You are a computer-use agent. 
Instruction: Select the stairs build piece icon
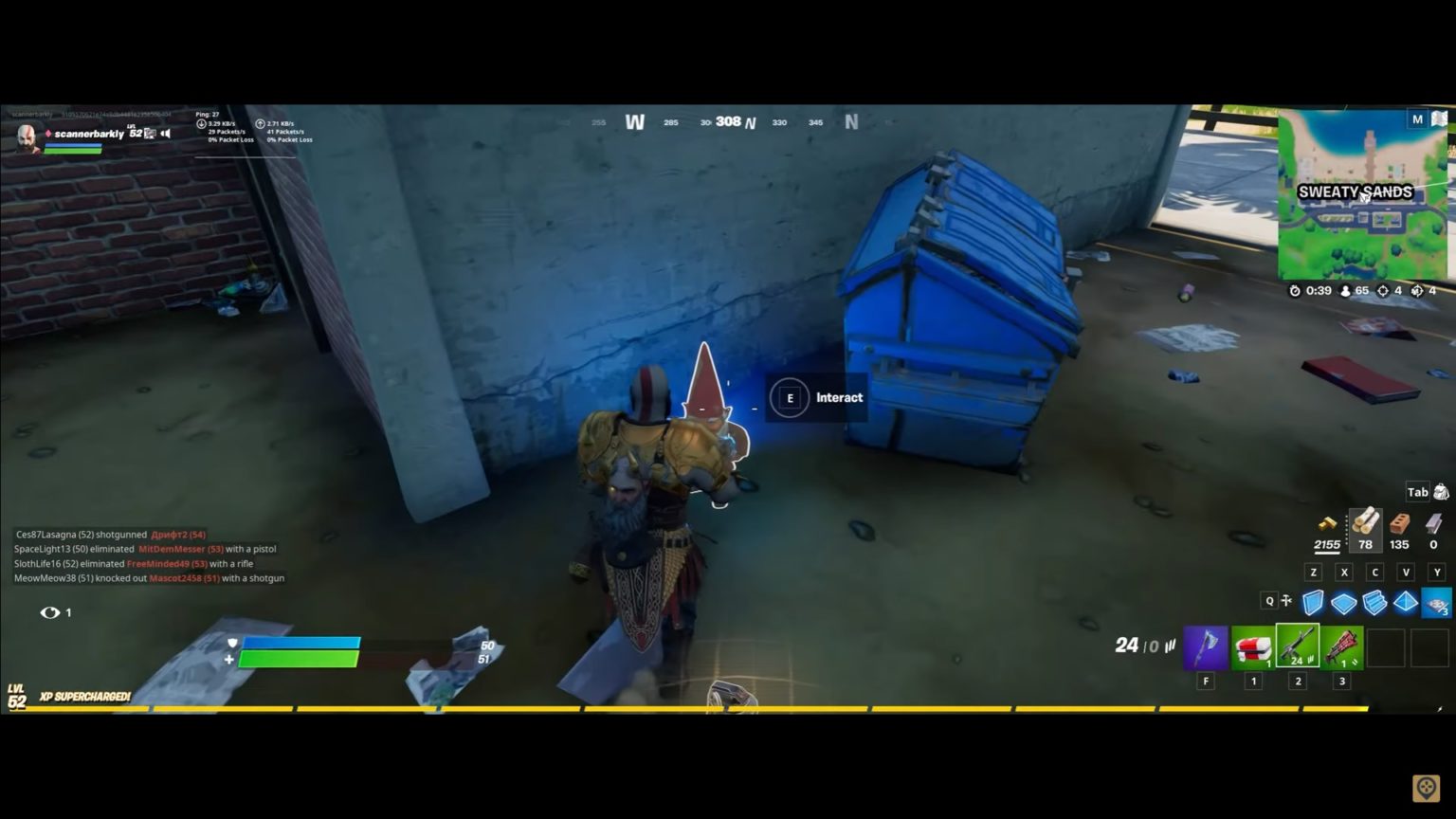tap(1374, 601)
